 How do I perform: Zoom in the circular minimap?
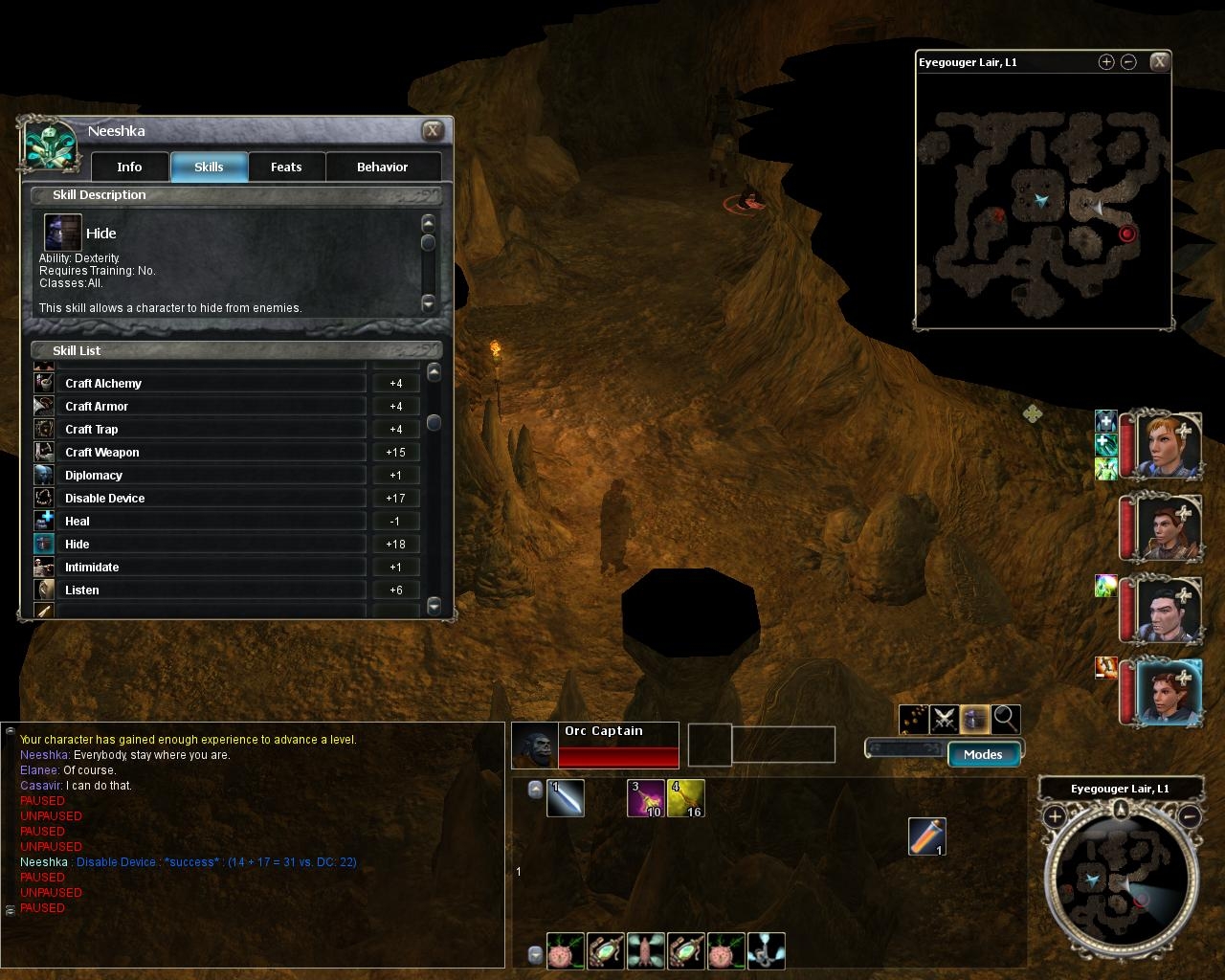coord(1055,816)
